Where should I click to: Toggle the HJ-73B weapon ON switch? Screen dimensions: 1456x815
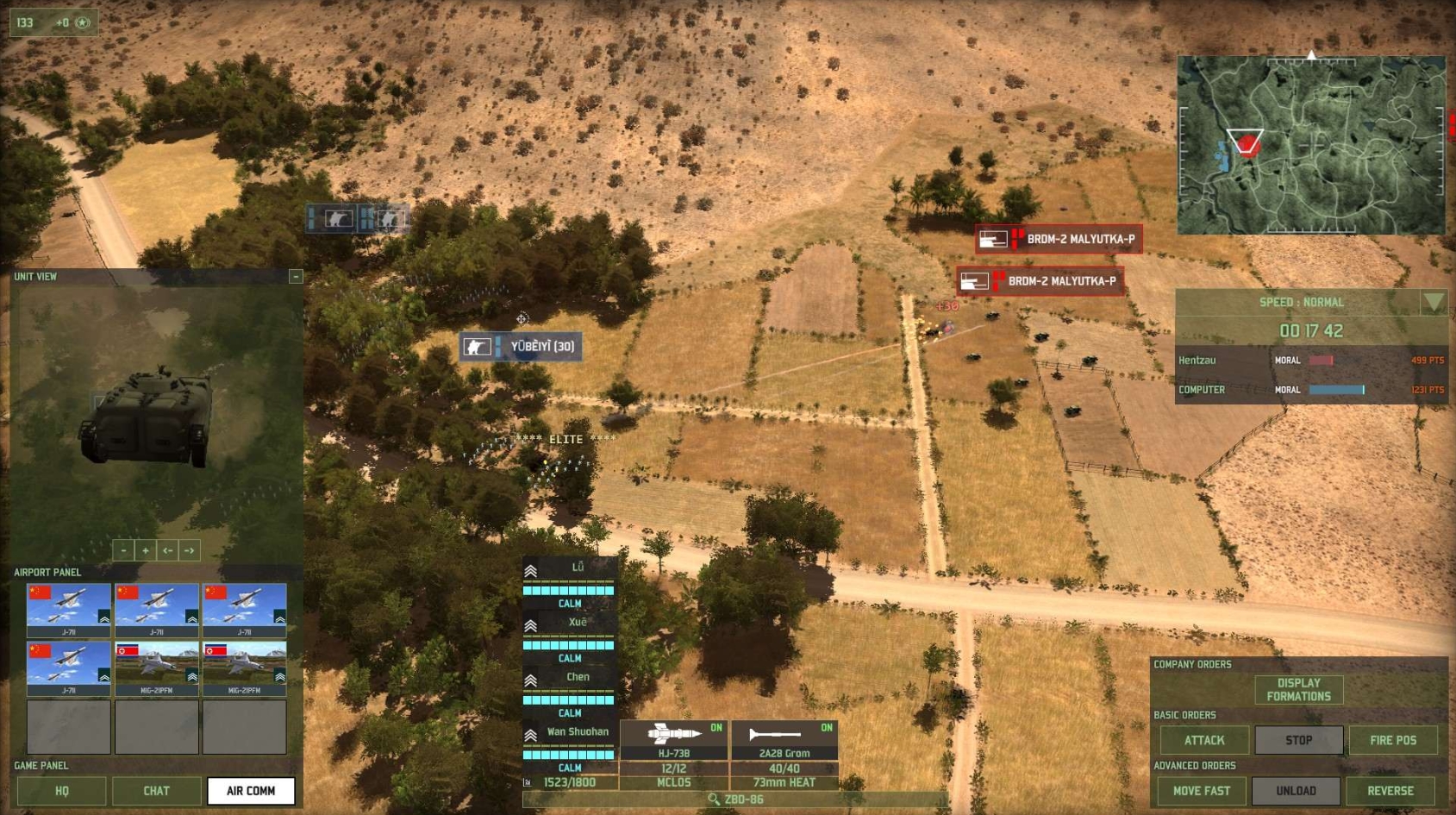718,727
